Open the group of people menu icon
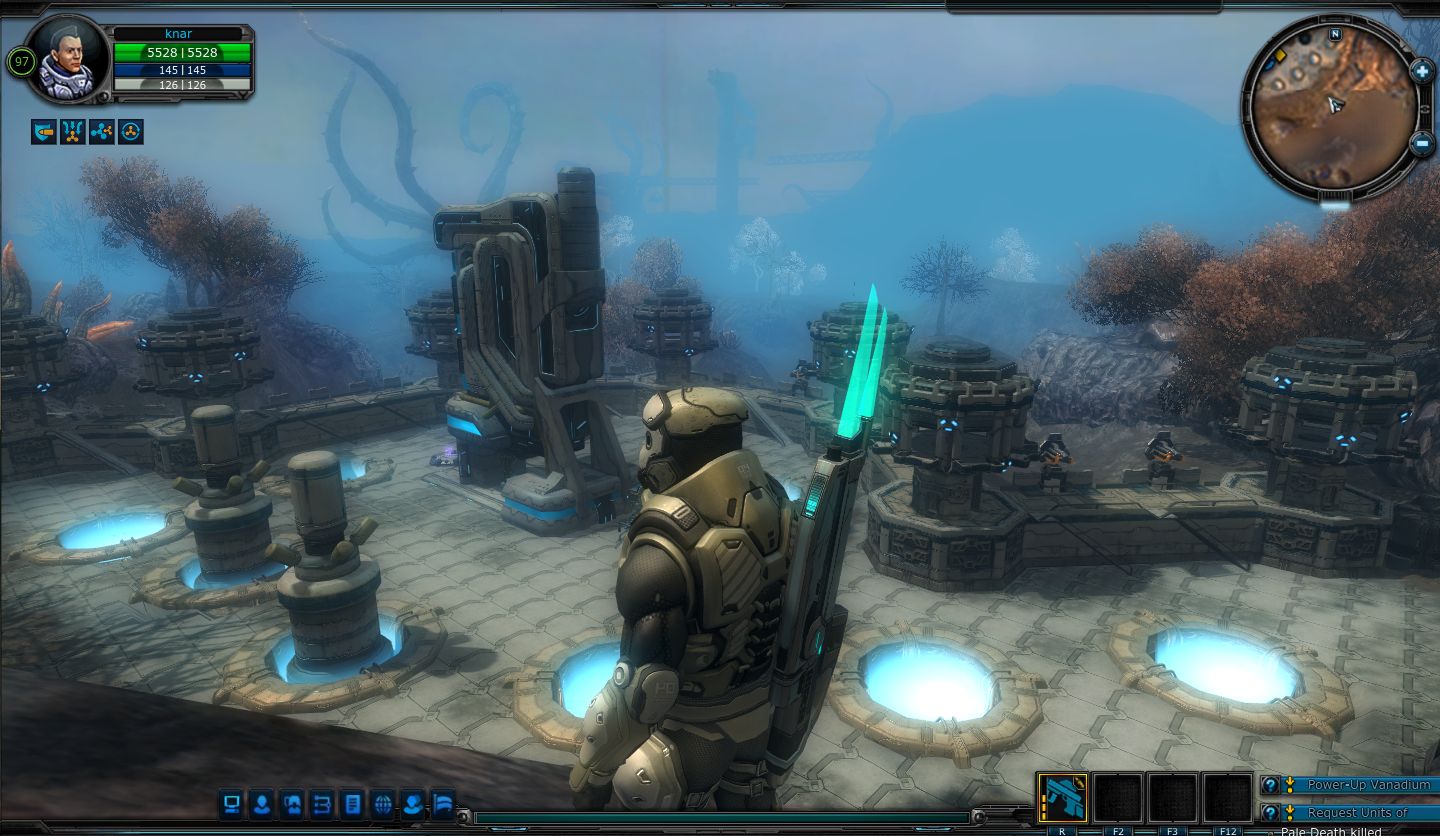 tap(292, 803)
